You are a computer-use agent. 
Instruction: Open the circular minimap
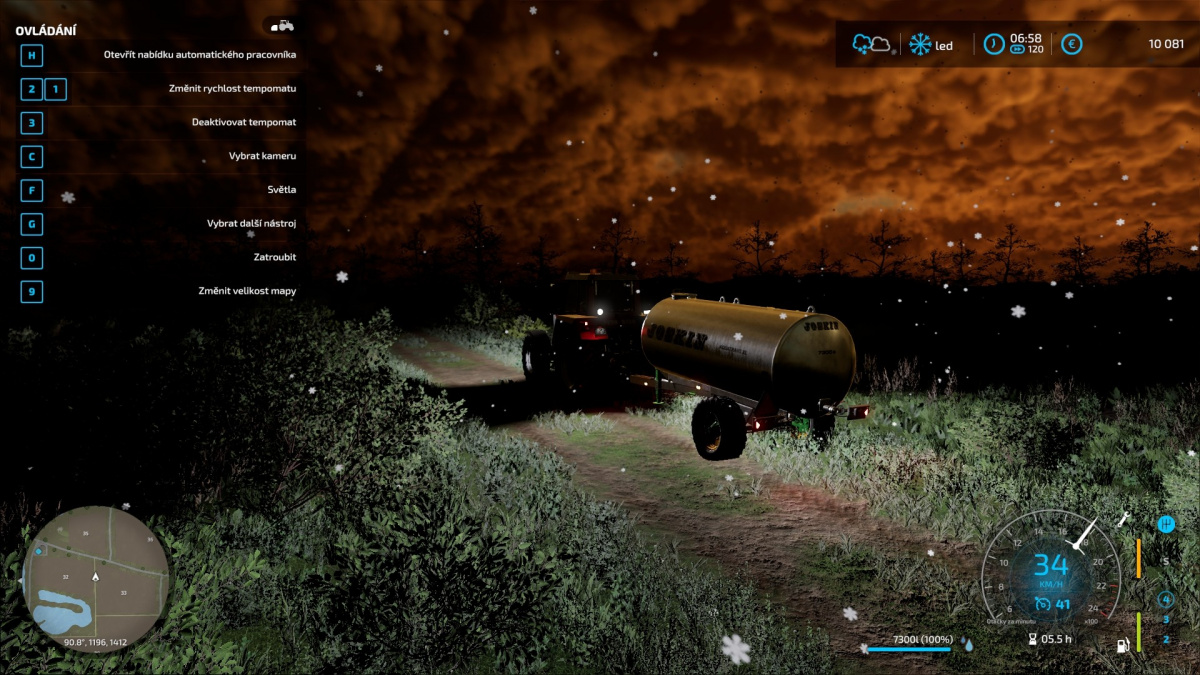(96, 577)
